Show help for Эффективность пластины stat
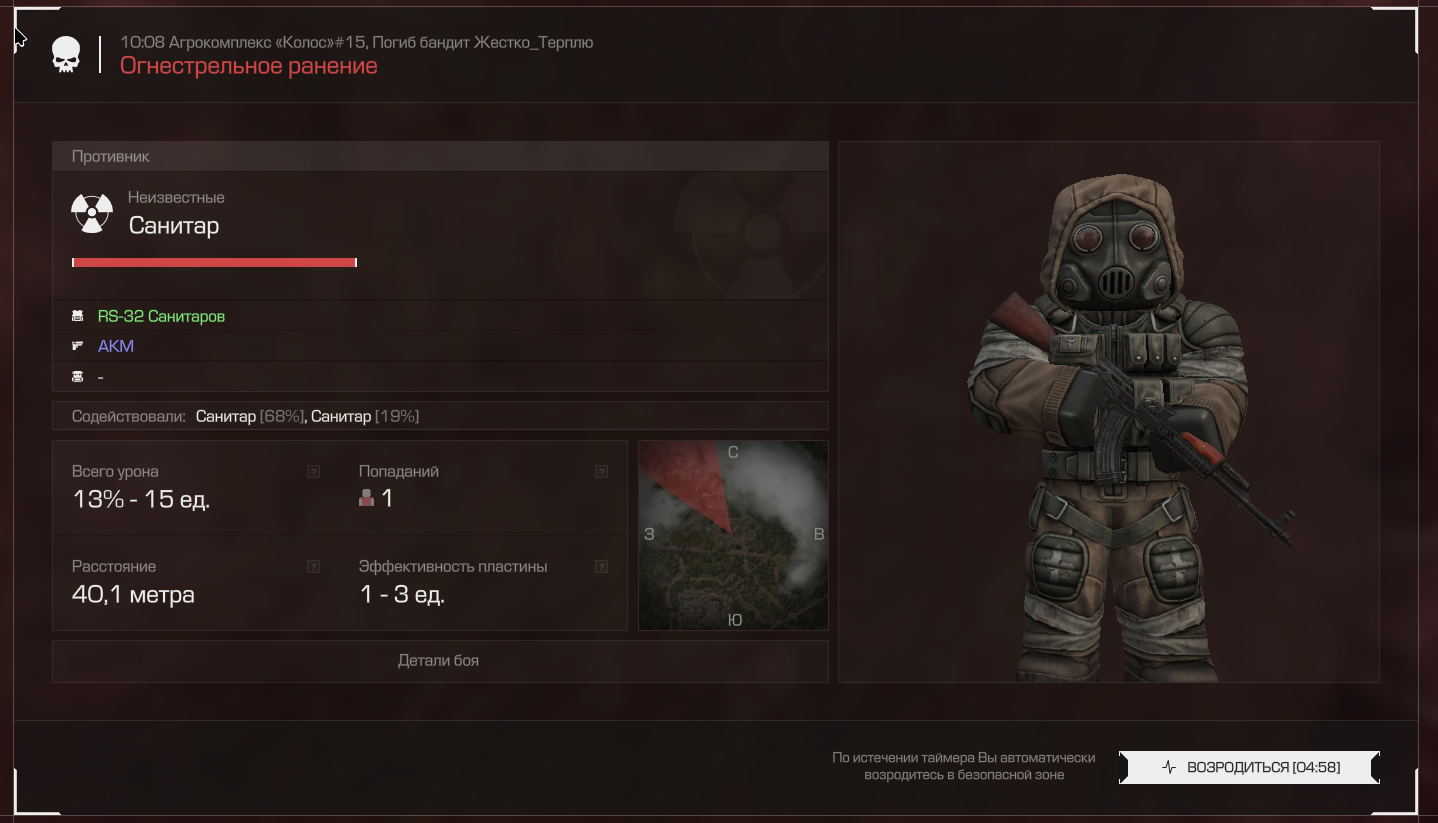 click(601, 567)
